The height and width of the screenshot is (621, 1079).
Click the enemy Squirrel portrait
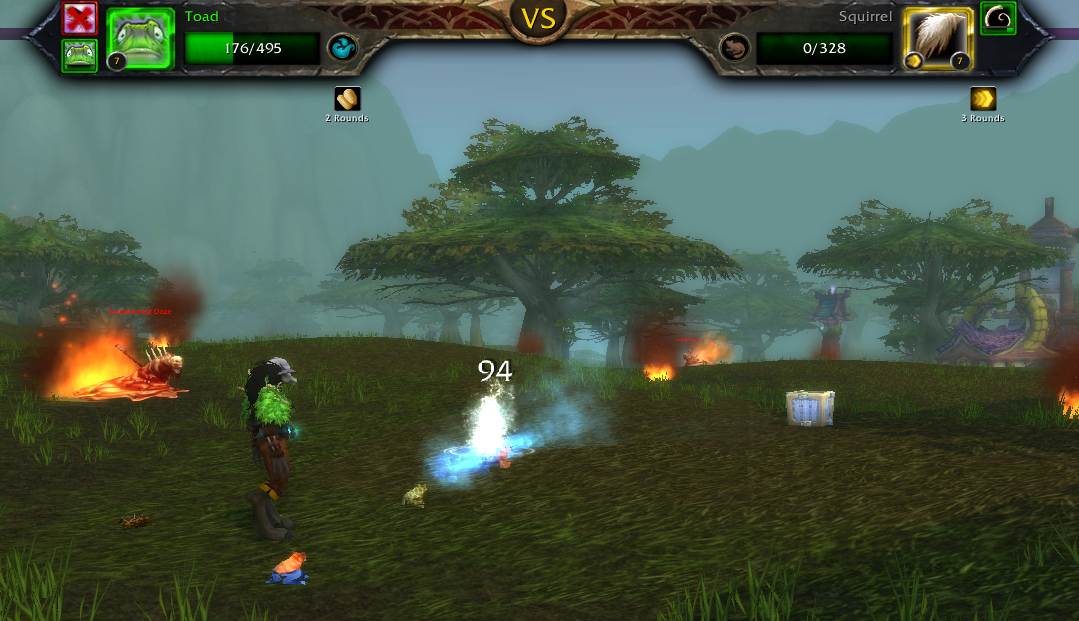pyautogui.click(x=938, y=39)
